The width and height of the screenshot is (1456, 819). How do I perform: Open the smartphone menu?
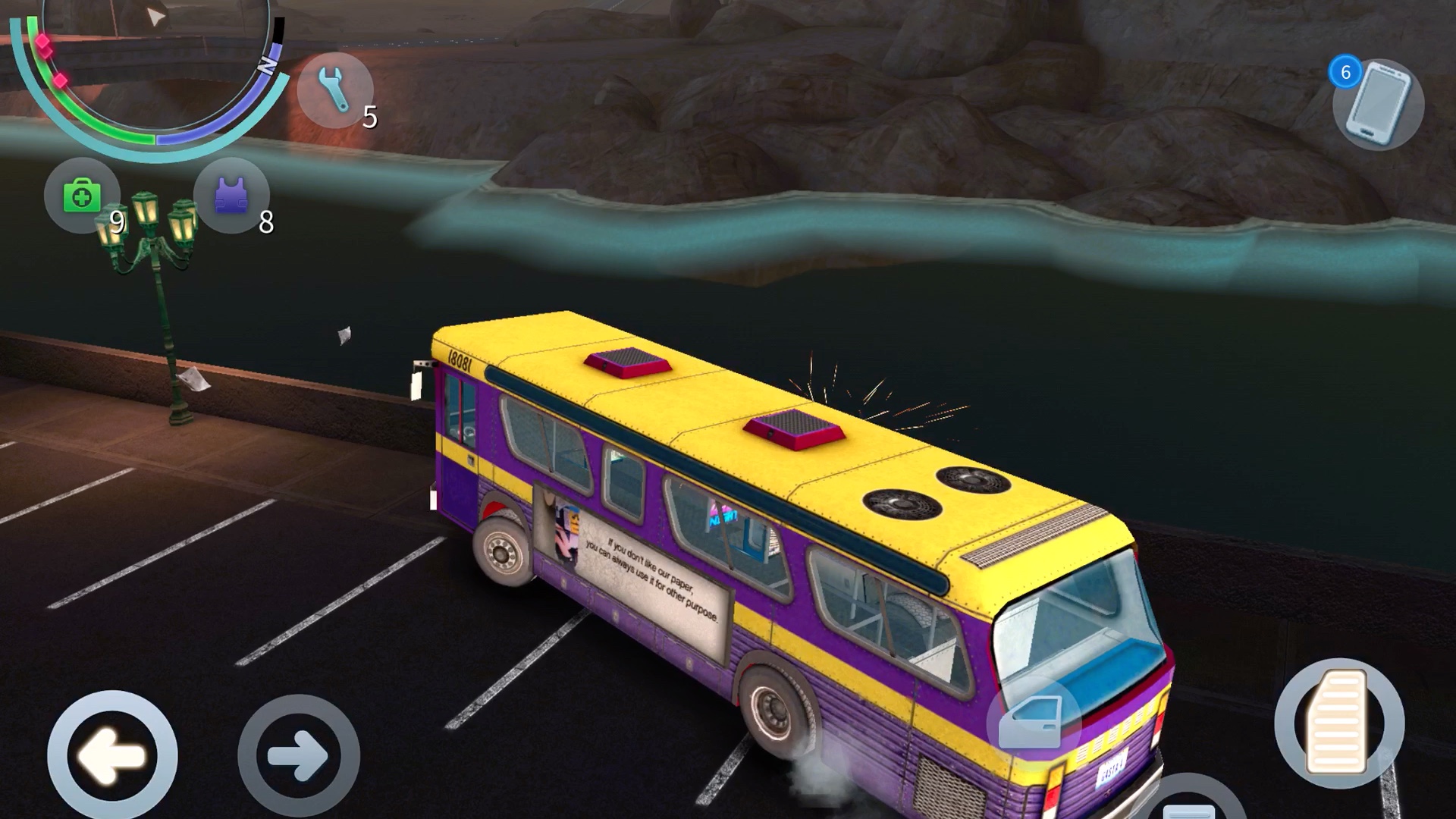tap(1378, 105)
